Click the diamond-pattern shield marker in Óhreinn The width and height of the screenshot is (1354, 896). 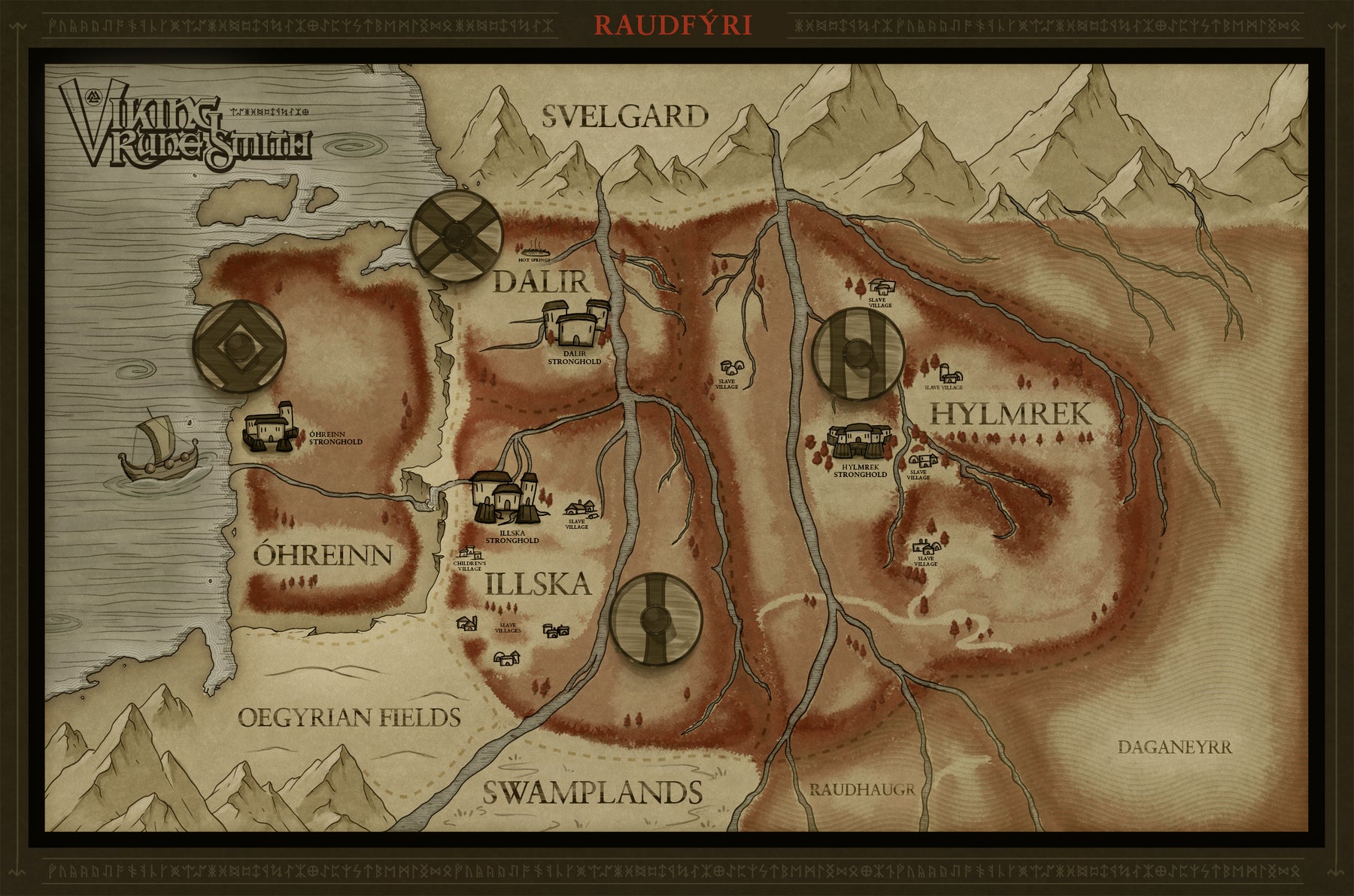239,346
